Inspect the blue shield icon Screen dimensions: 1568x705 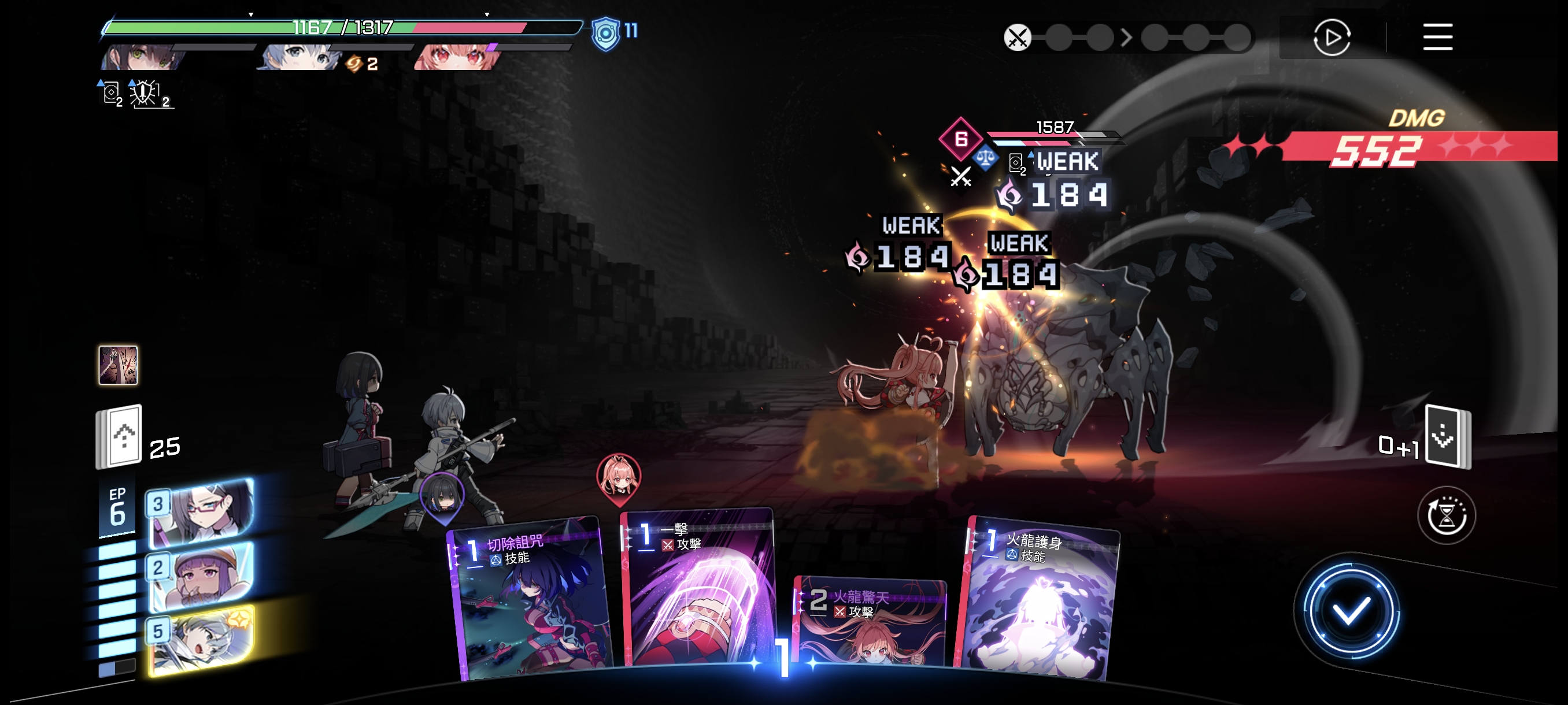(x=605, y=33)
